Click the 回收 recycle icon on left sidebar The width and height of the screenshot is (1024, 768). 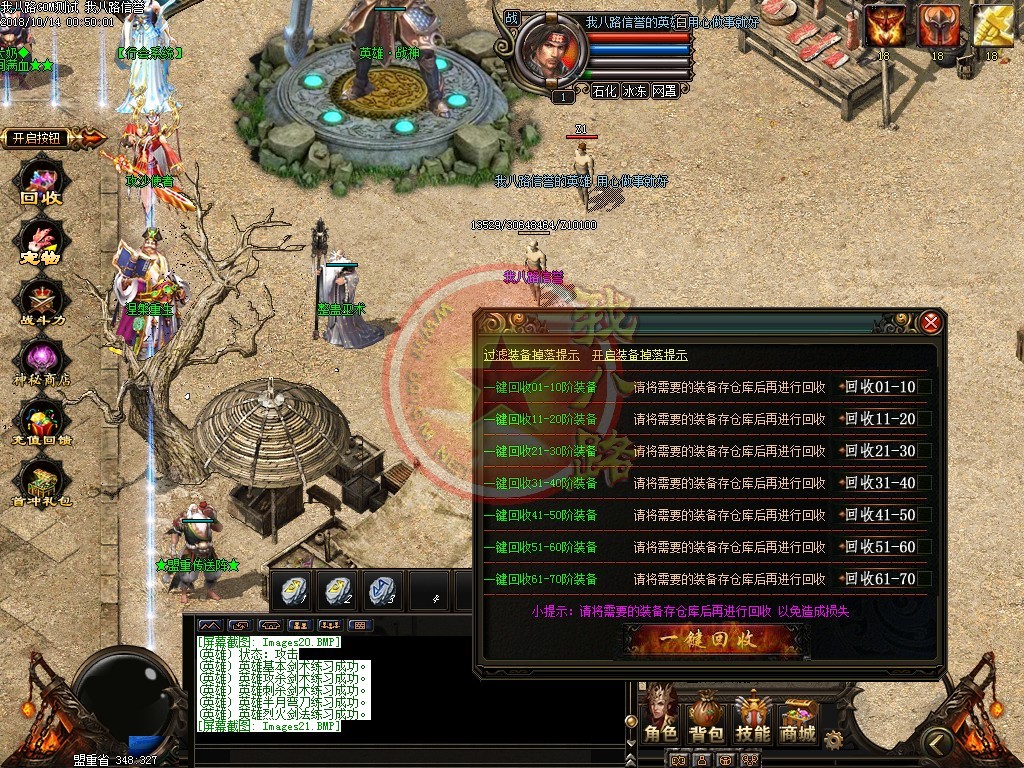(x=42, y=185)
